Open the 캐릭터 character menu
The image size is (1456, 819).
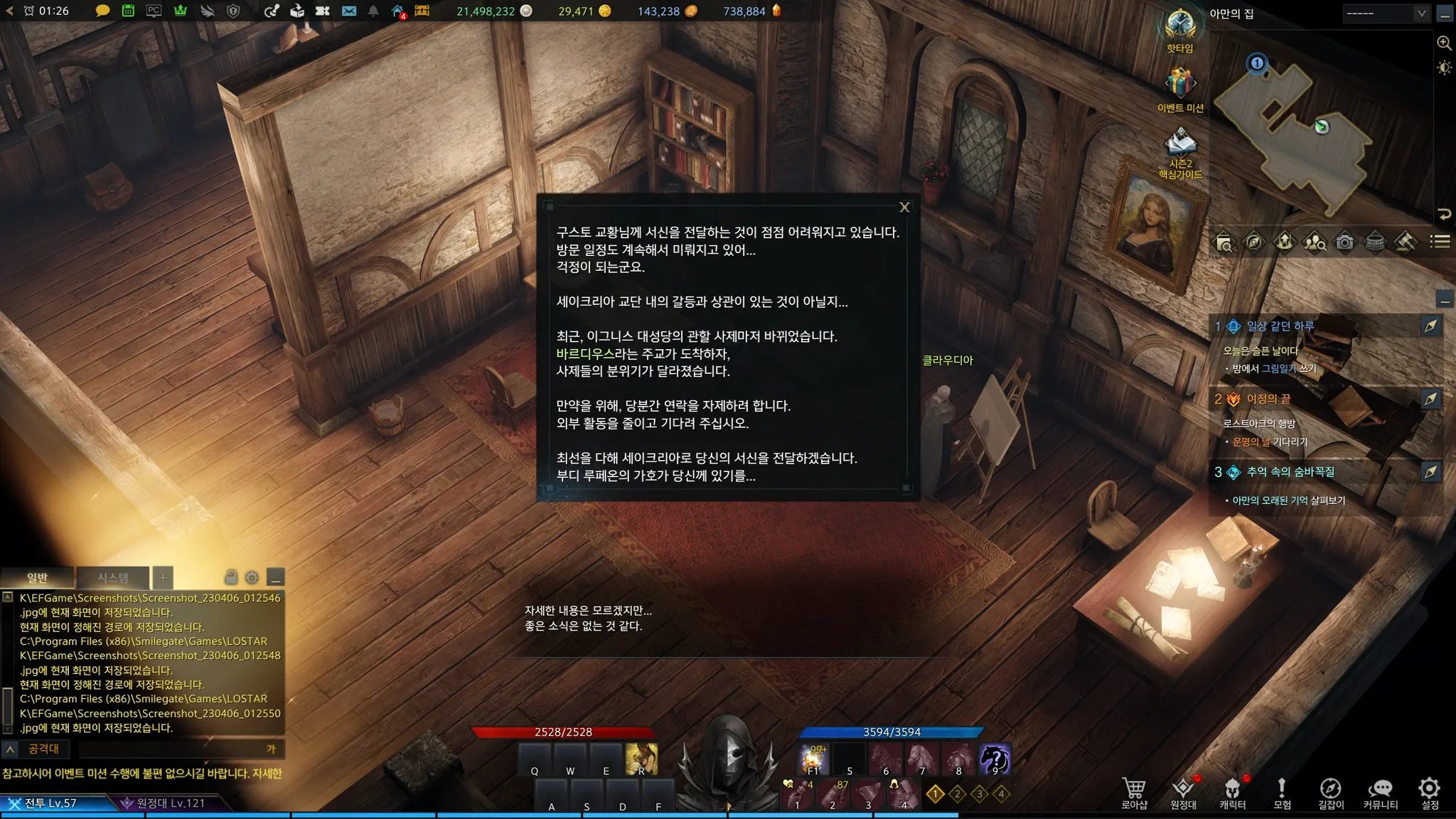click(1232, 792)
